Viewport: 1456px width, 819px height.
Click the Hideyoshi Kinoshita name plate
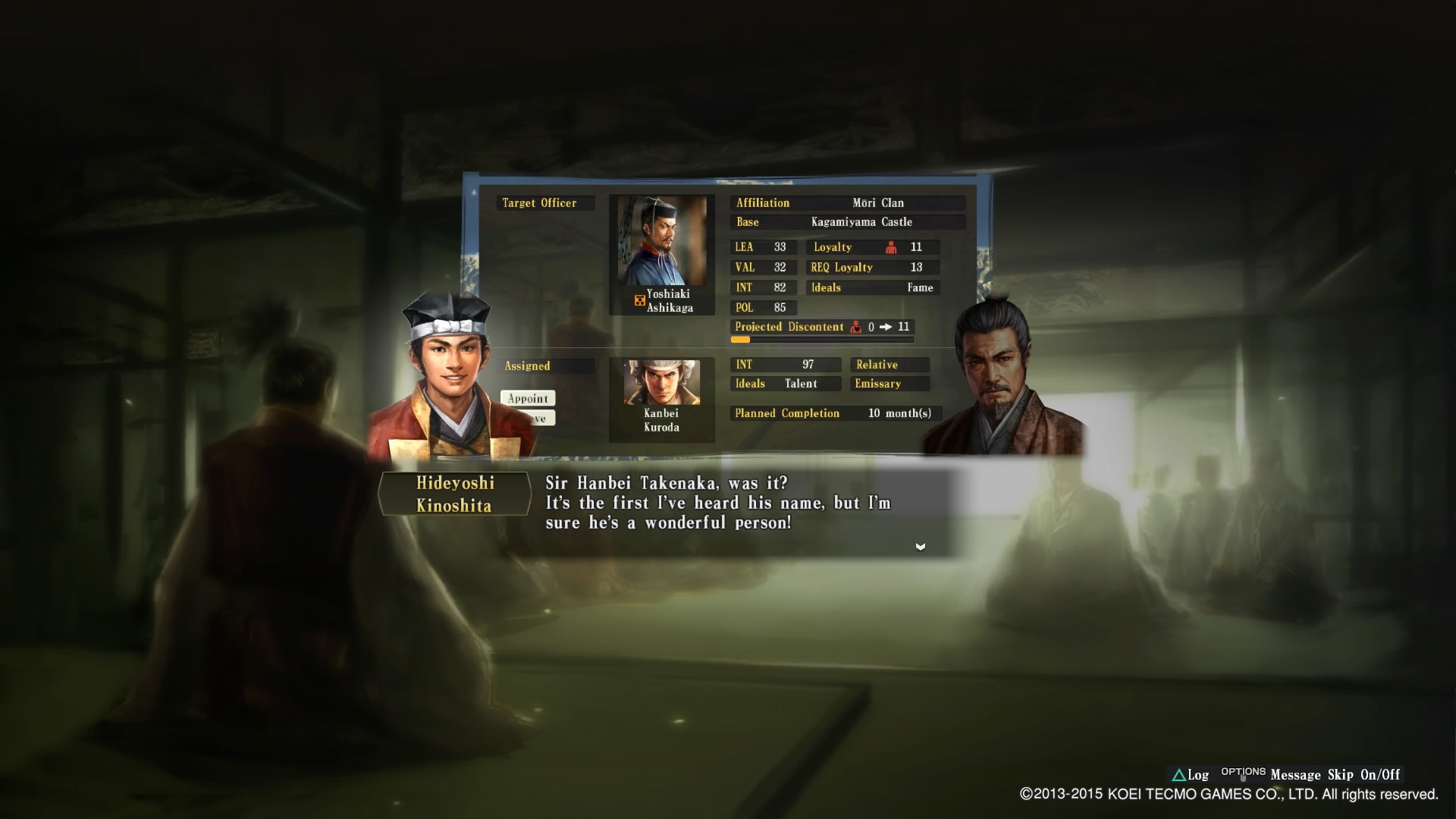tap(454, 494)
